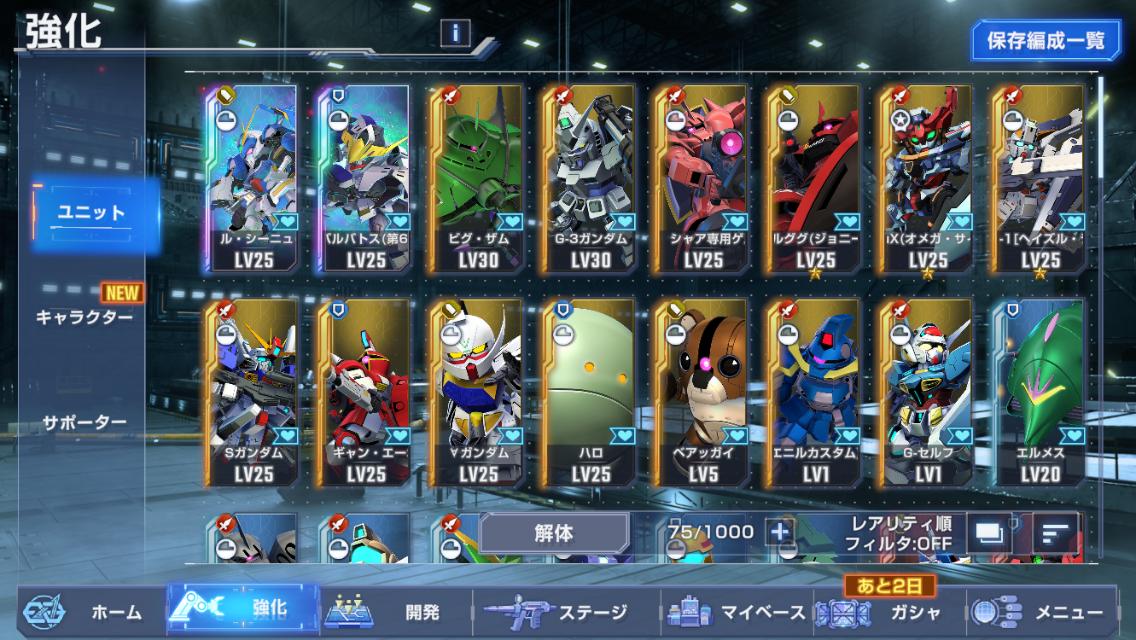
Task: Open the 開発 development menu
Action: 395,612
